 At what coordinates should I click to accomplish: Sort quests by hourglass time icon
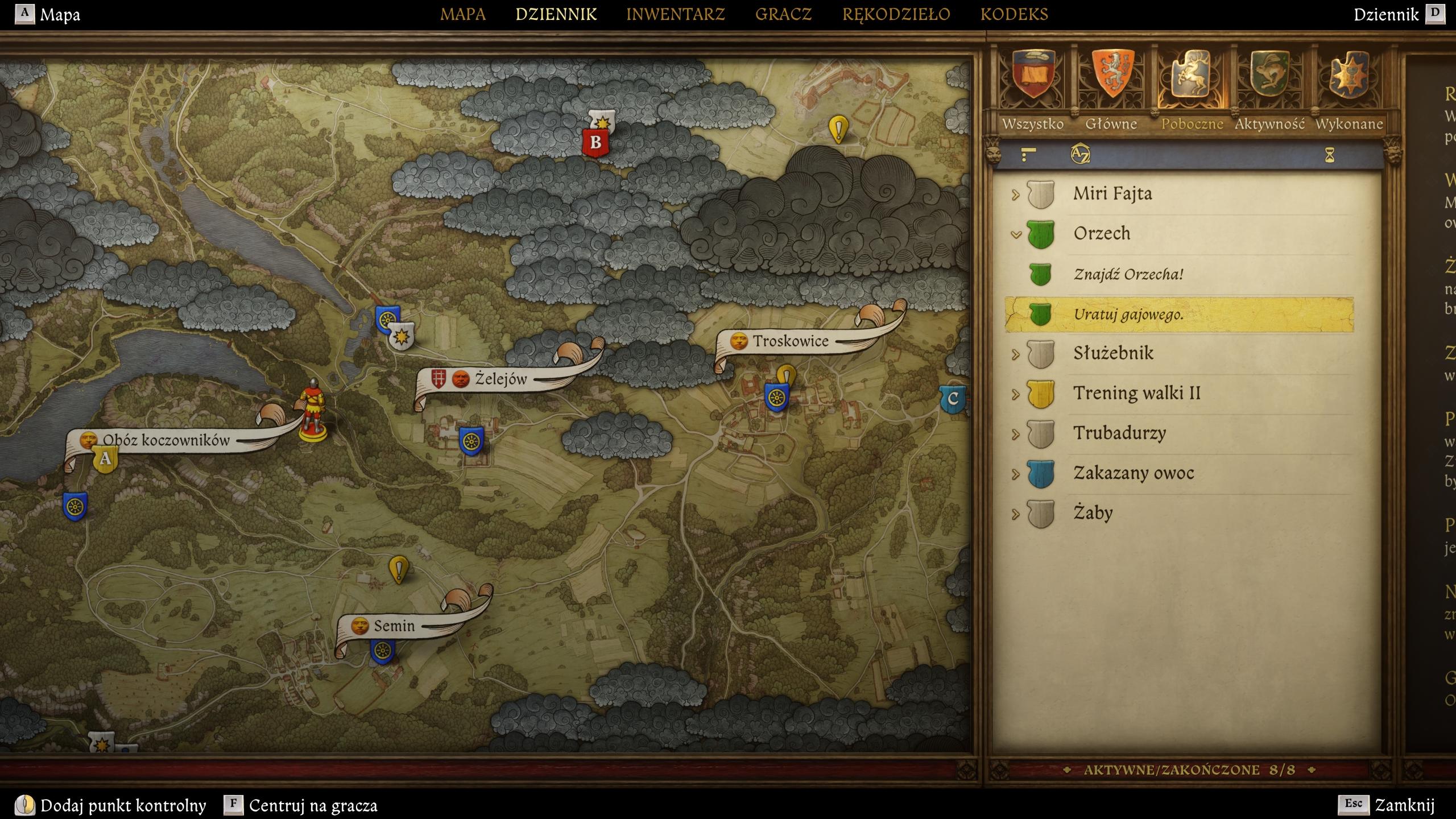pyautogui.click(x=1329, y=155)
